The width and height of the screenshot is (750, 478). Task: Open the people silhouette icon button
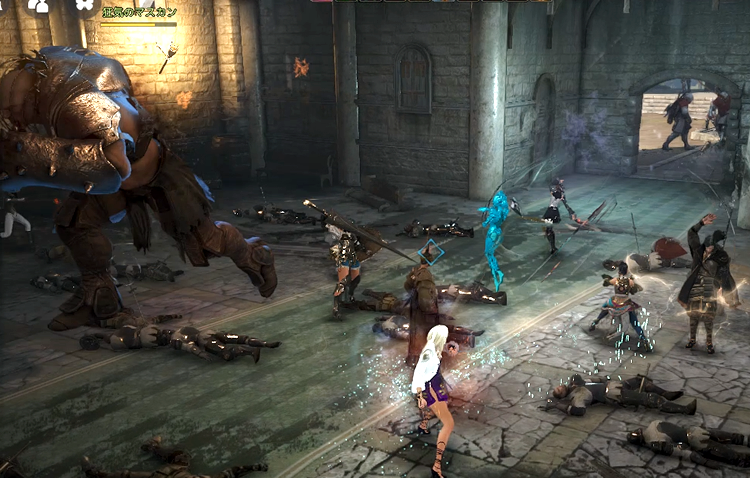(x=38, y=5)
